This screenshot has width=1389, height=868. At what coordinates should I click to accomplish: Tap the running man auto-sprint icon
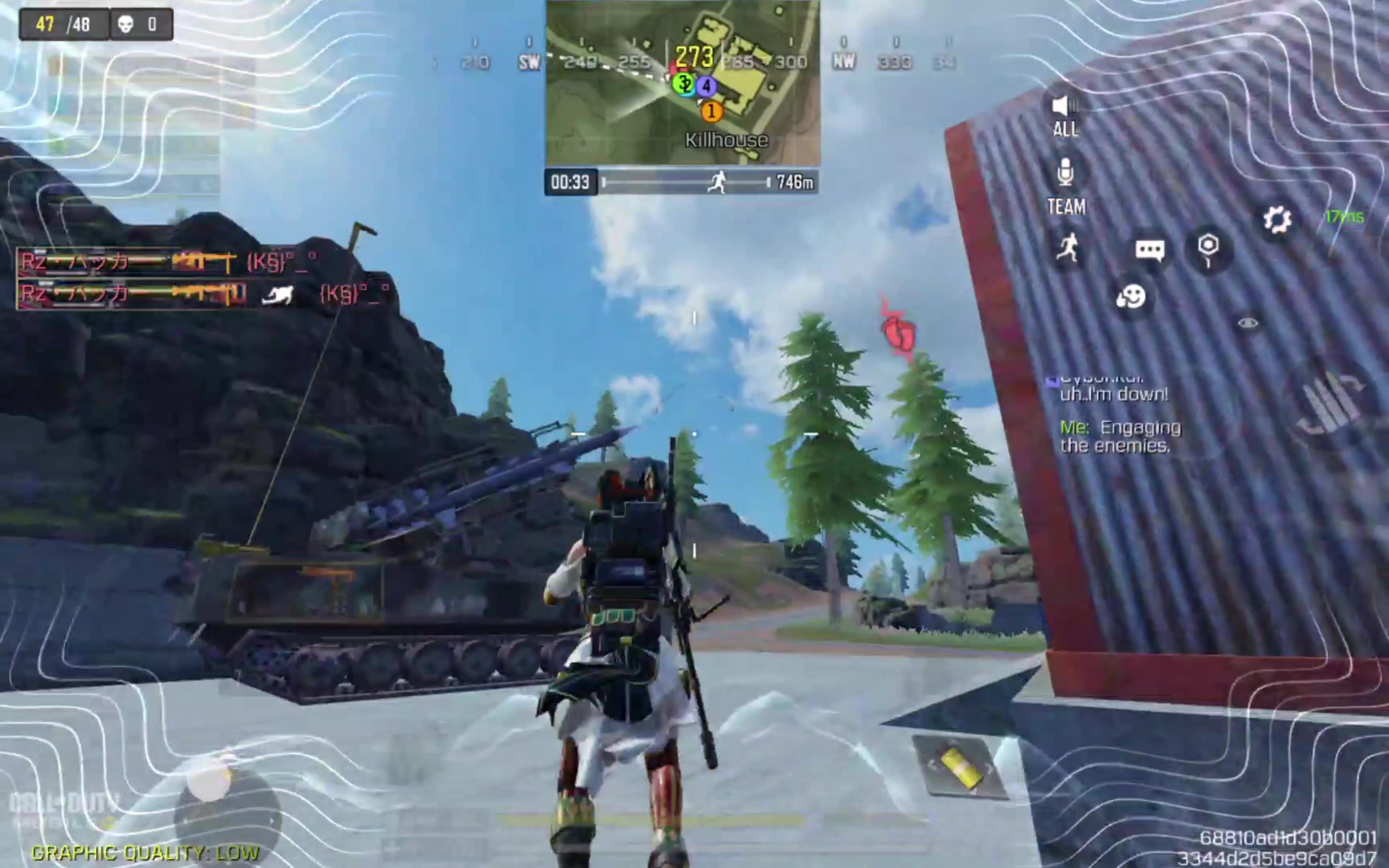pos(1067,249)
